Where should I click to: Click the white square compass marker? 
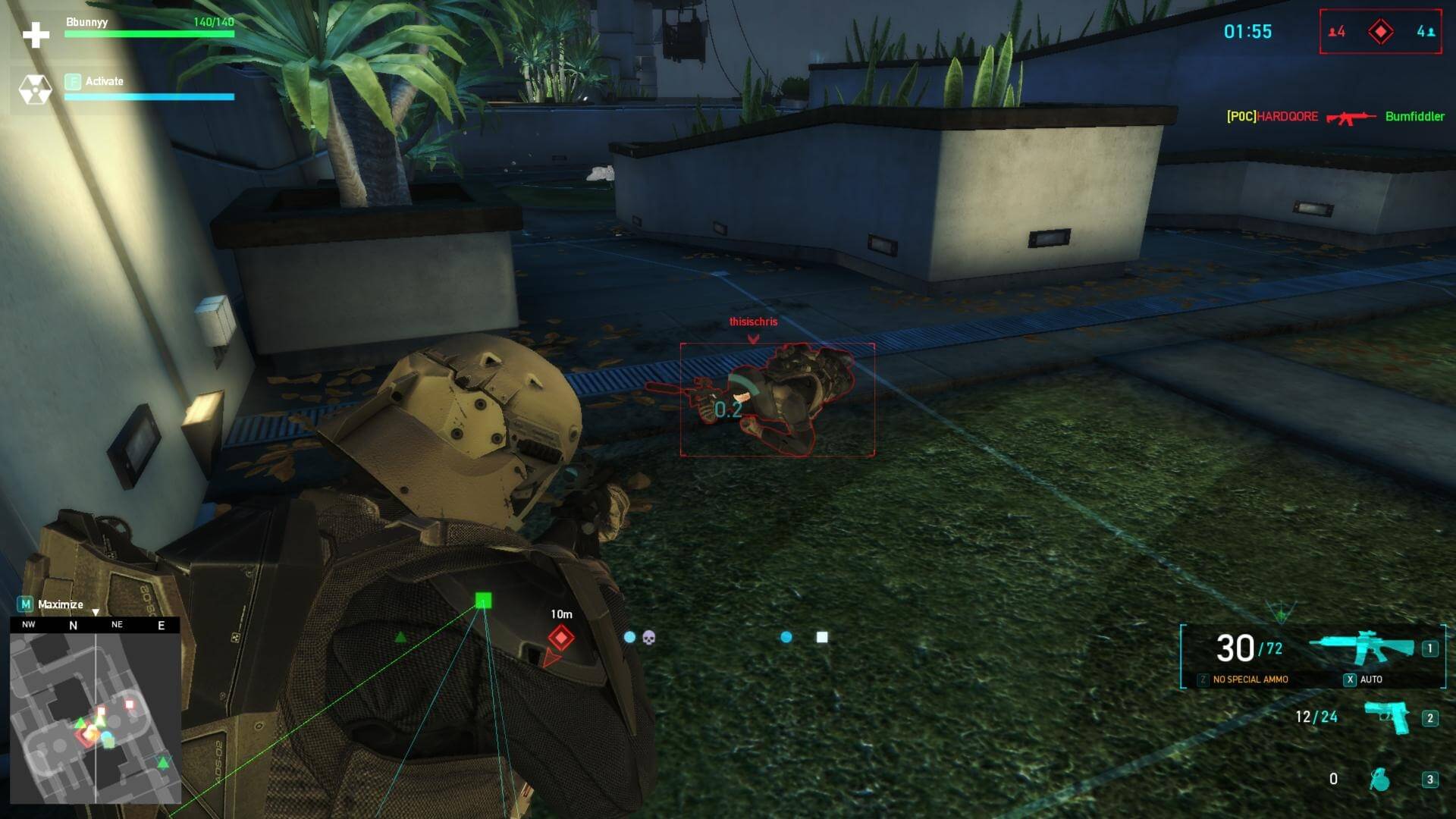pos(822,637)
